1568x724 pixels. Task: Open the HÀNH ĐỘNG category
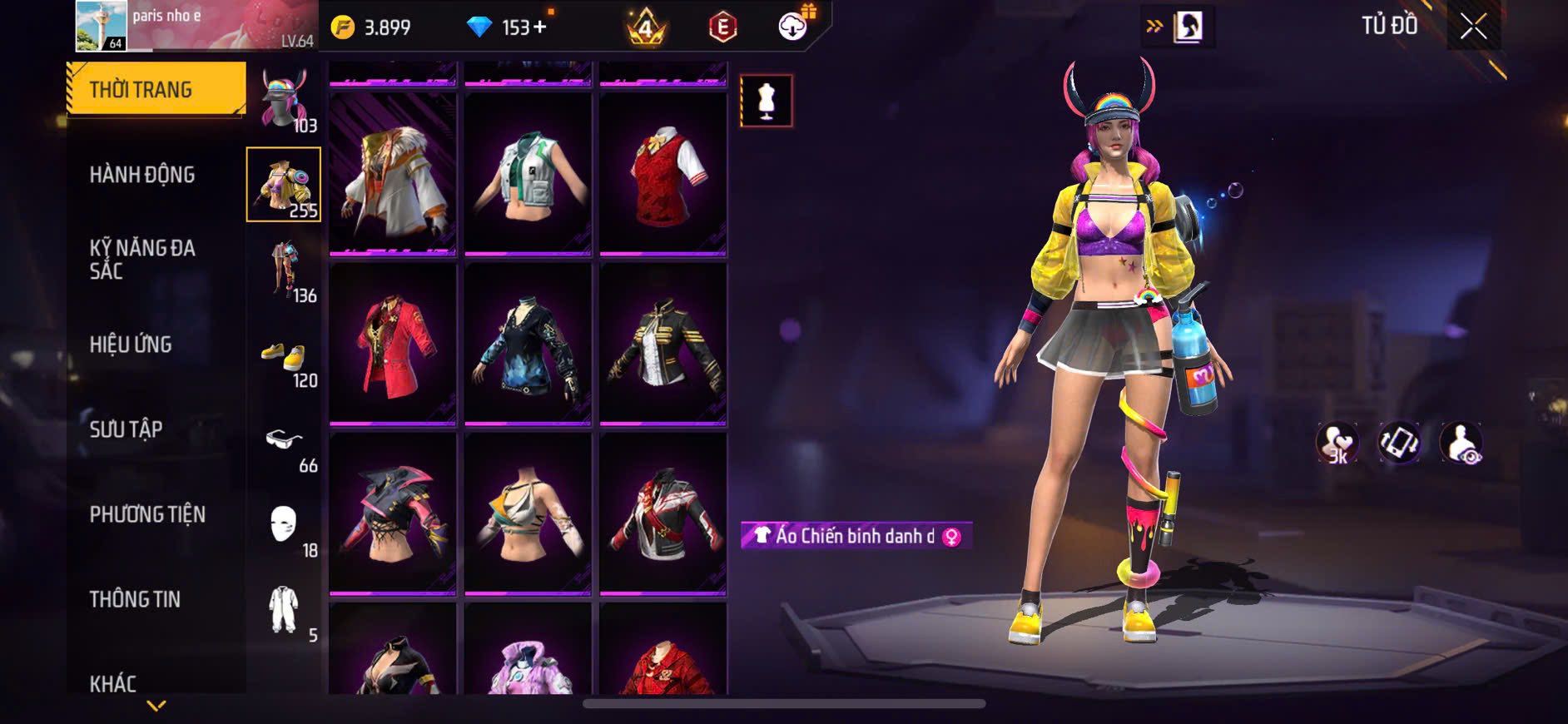pos(142,175)
